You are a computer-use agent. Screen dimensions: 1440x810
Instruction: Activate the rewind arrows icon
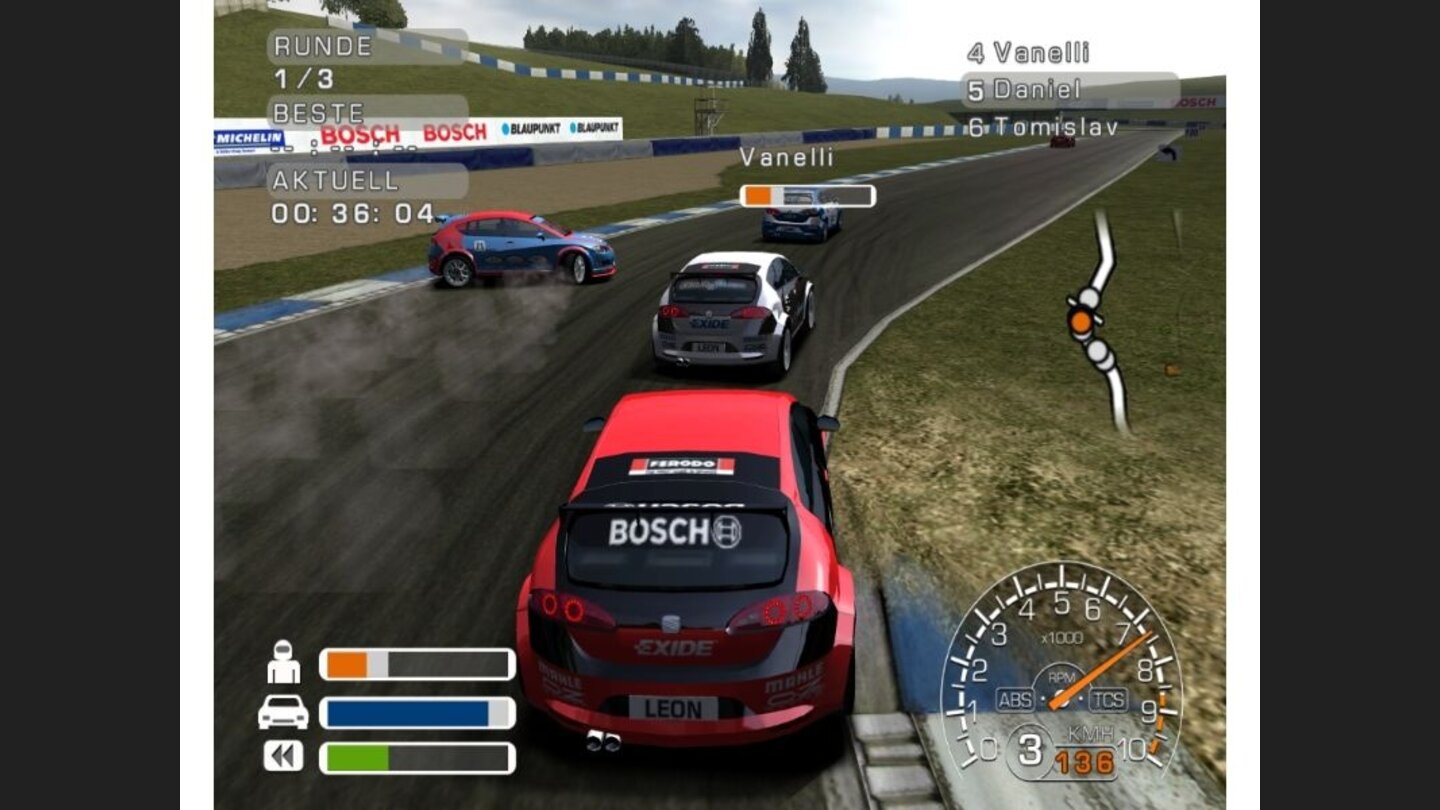[283, 756]
